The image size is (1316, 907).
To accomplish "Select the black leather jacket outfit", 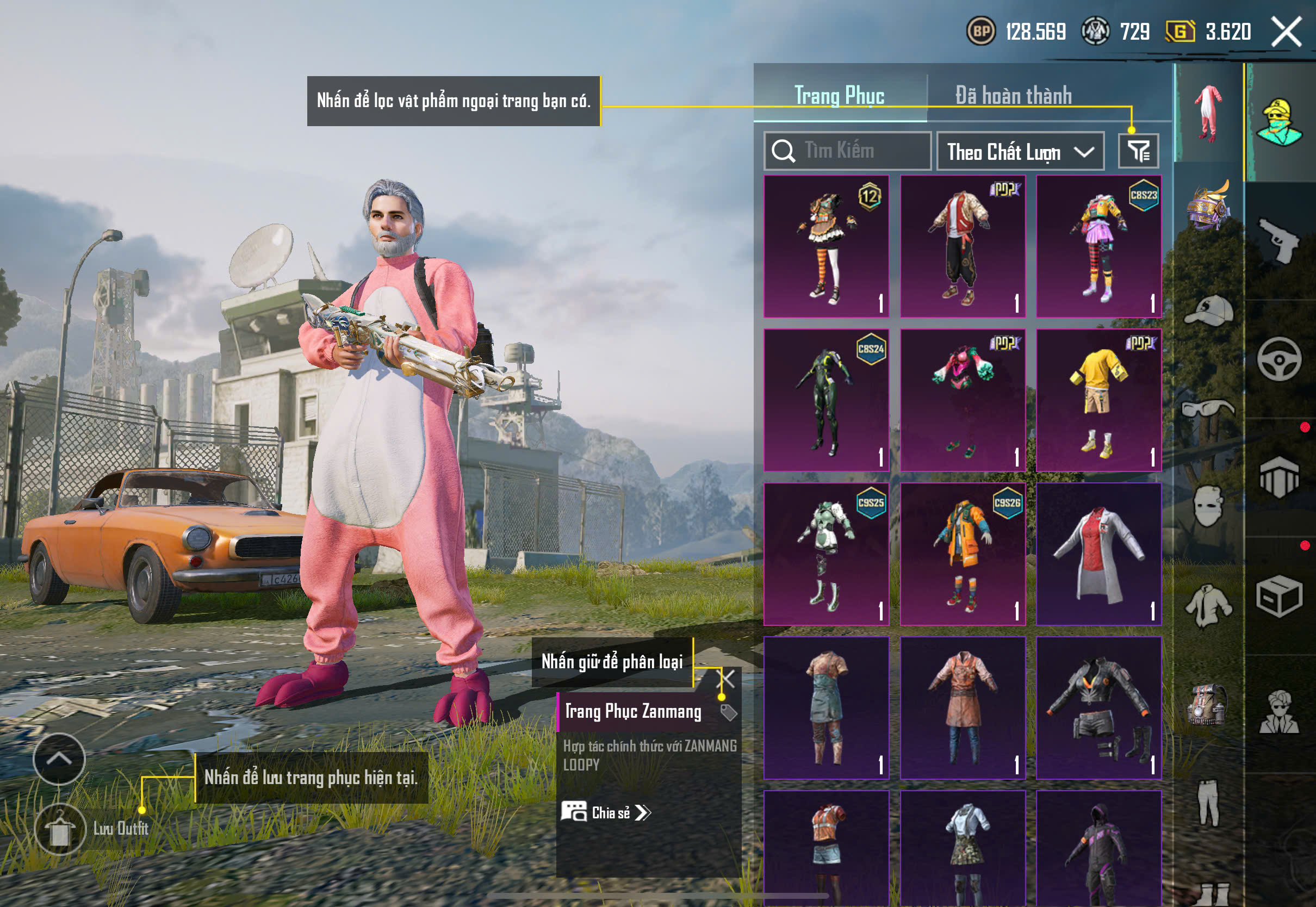I will tap(1098, 707).
